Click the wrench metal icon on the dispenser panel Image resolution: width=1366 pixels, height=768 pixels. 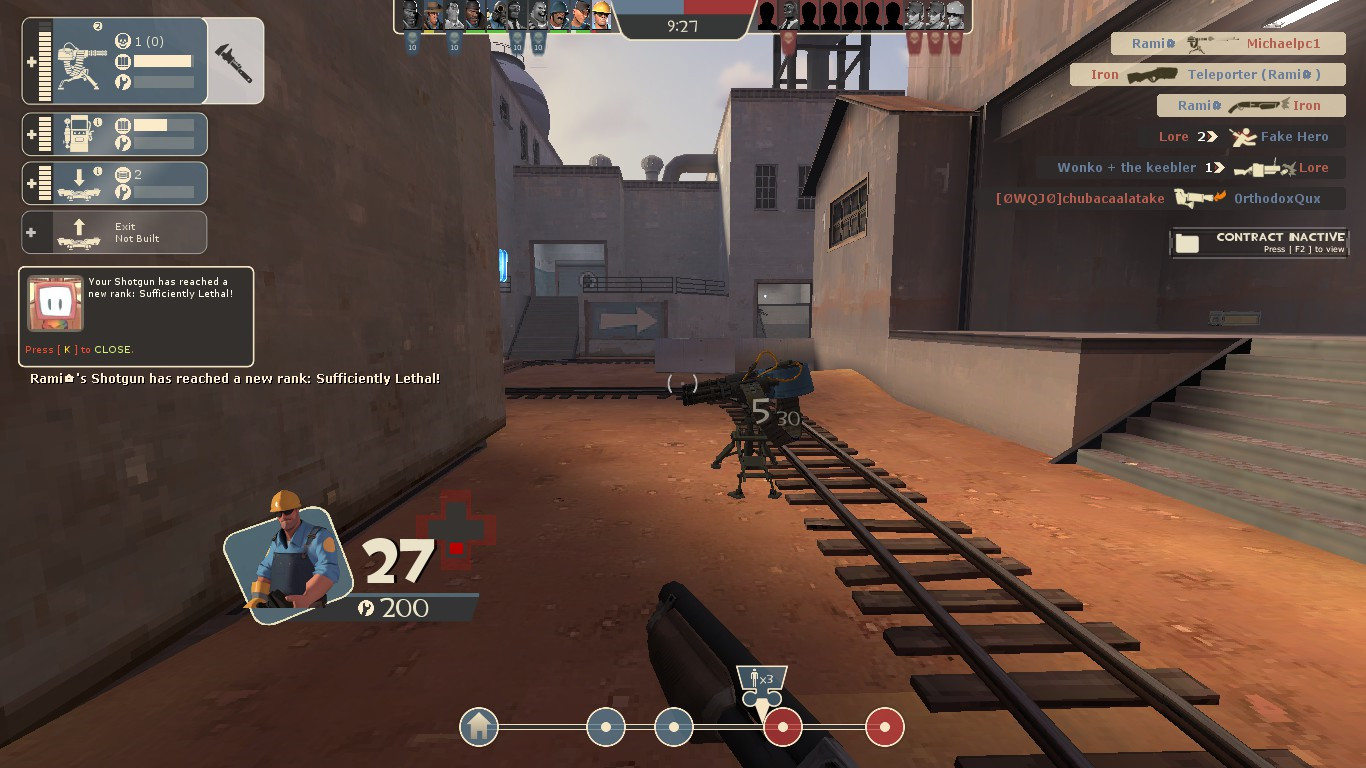[123, 143]
